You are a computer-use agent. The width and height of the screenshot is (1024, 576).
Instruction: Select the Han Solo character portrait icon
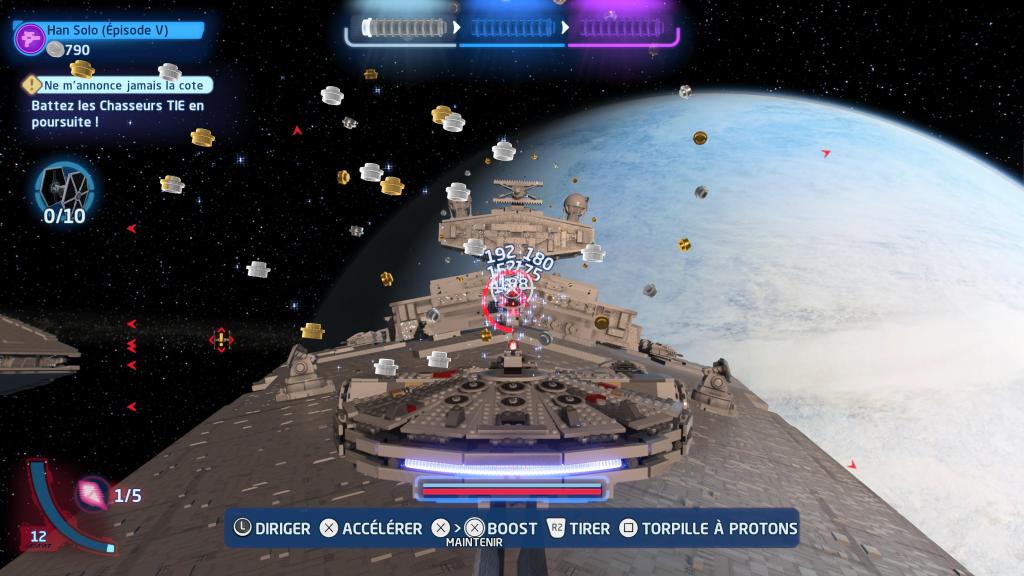coord(28,38)
